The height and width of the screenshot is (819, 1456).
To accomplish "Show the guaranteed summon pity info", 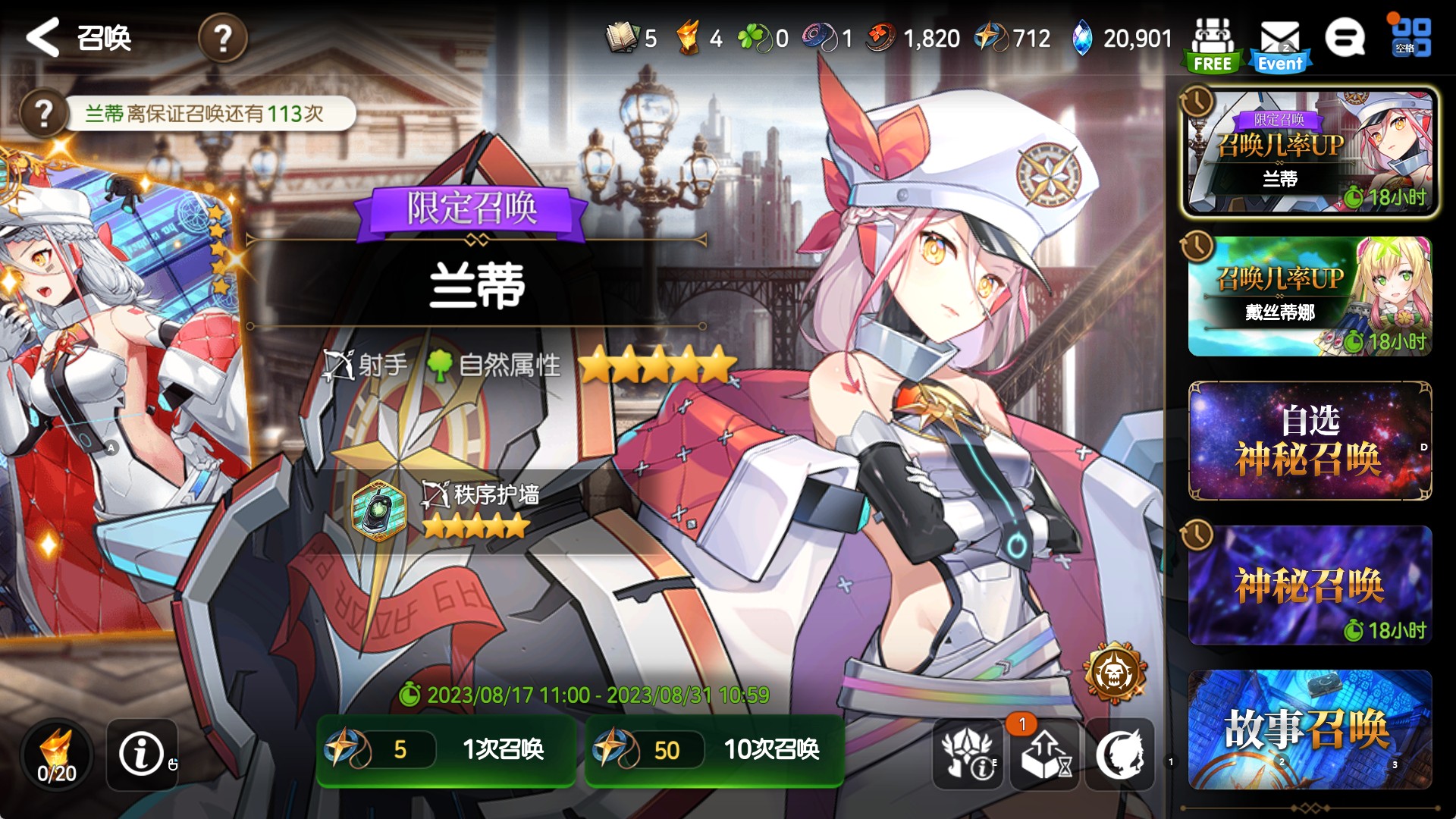I will tap(43, 114).
